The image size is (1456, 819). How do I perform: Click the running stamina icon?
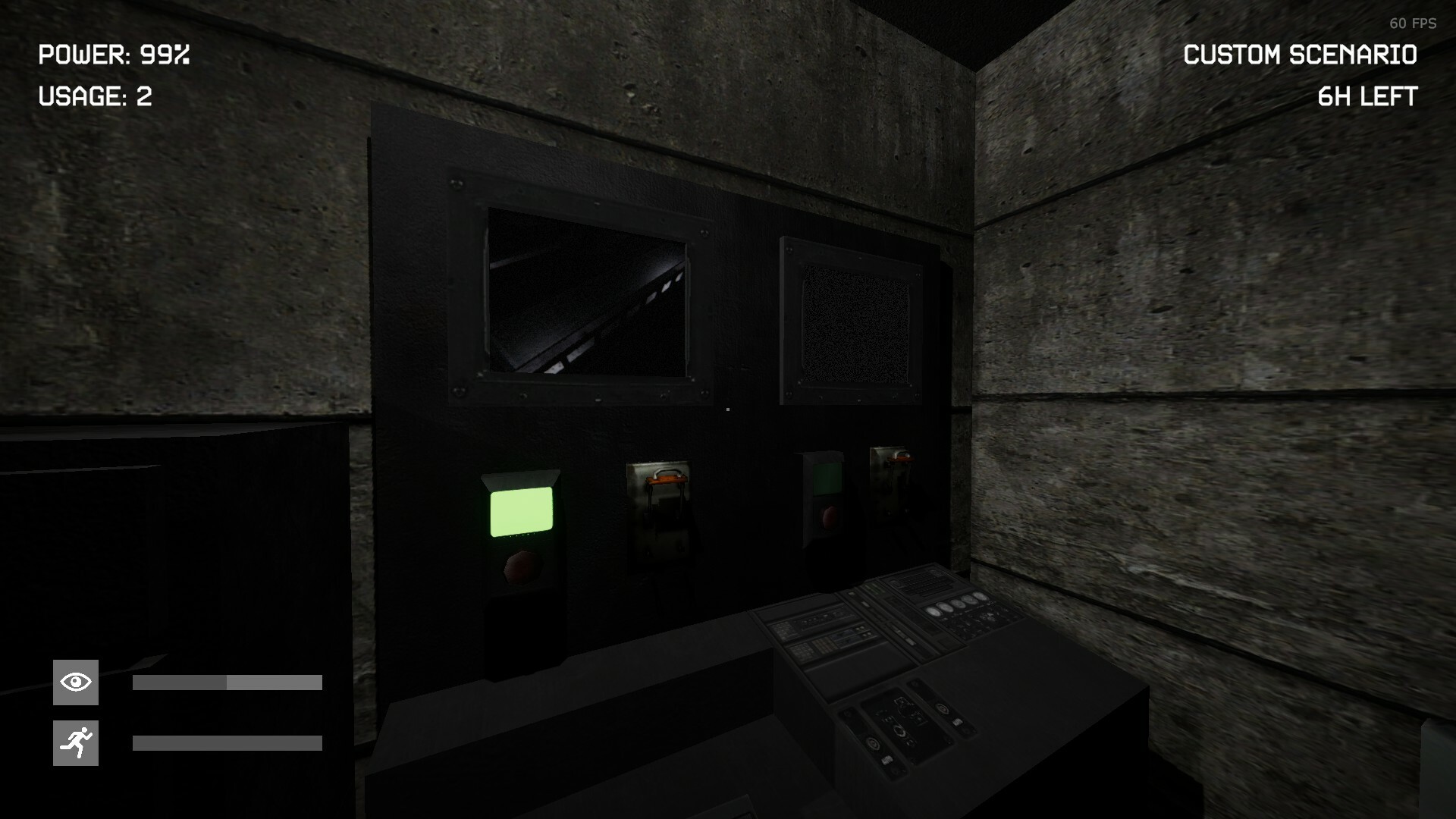tap(74, 742)
